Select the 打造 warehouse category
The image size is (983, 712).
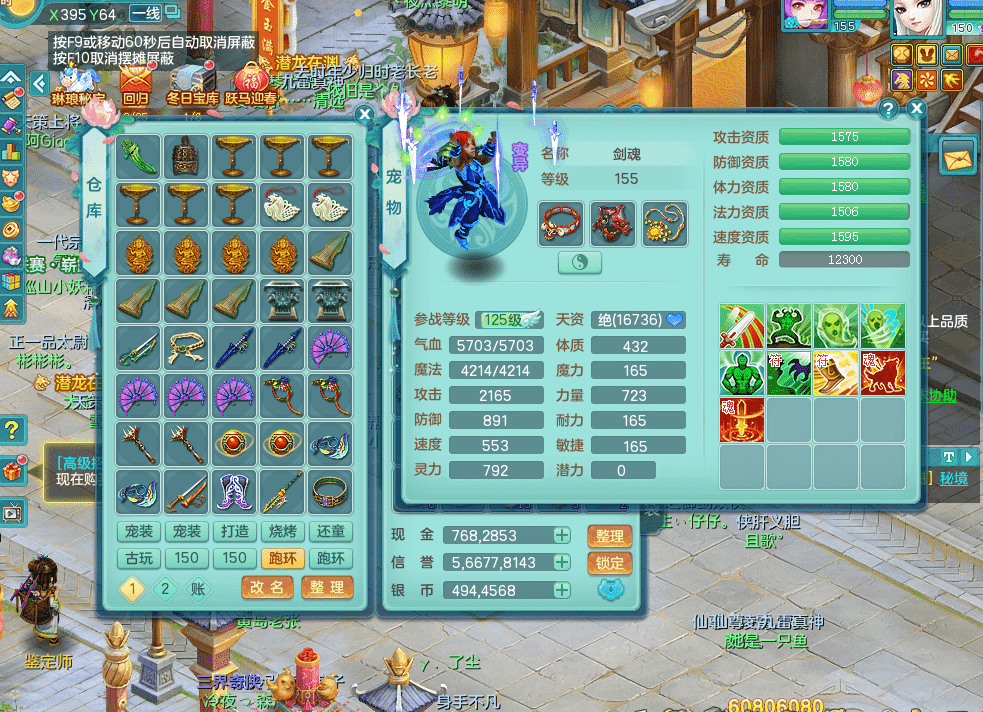[x=235, y=531]
